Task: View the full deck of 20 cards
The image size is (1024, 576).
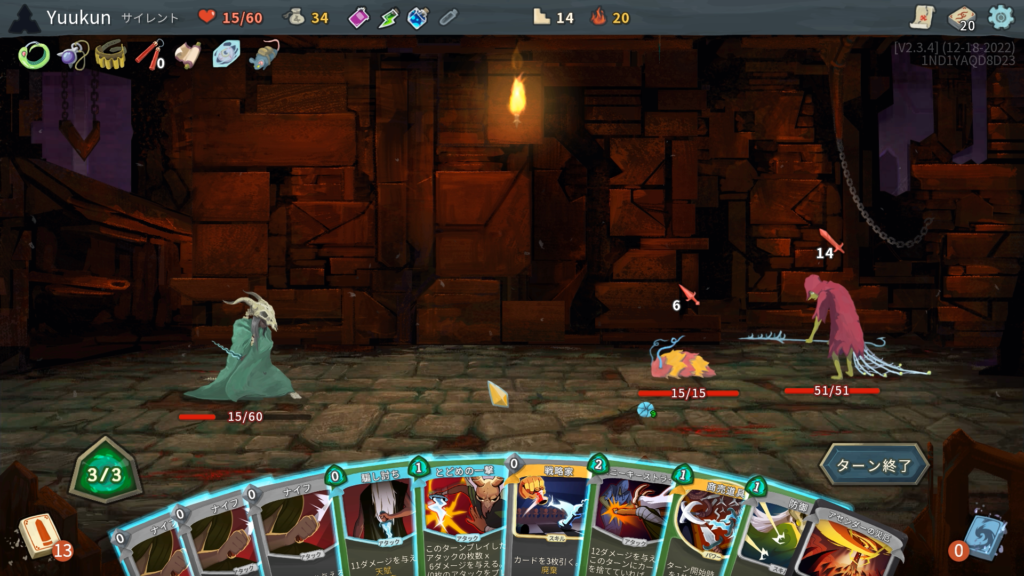Action: click(961, 18)
